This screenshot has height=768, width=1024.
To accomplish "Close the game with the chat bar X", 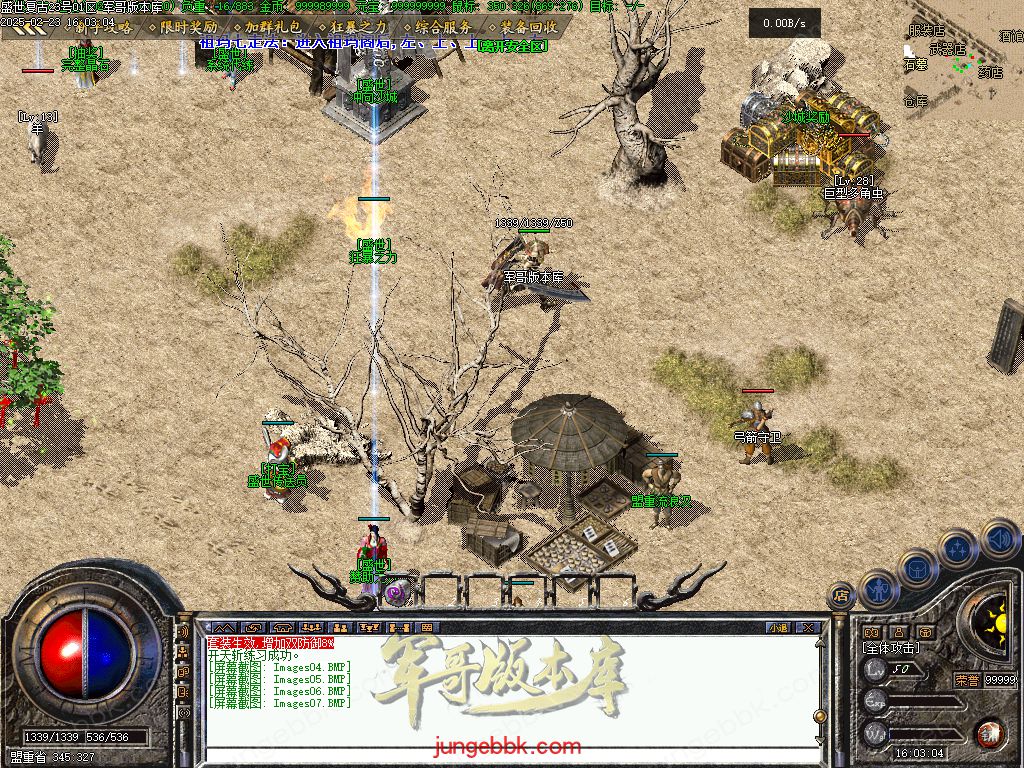I will click(x=808, y=628).
